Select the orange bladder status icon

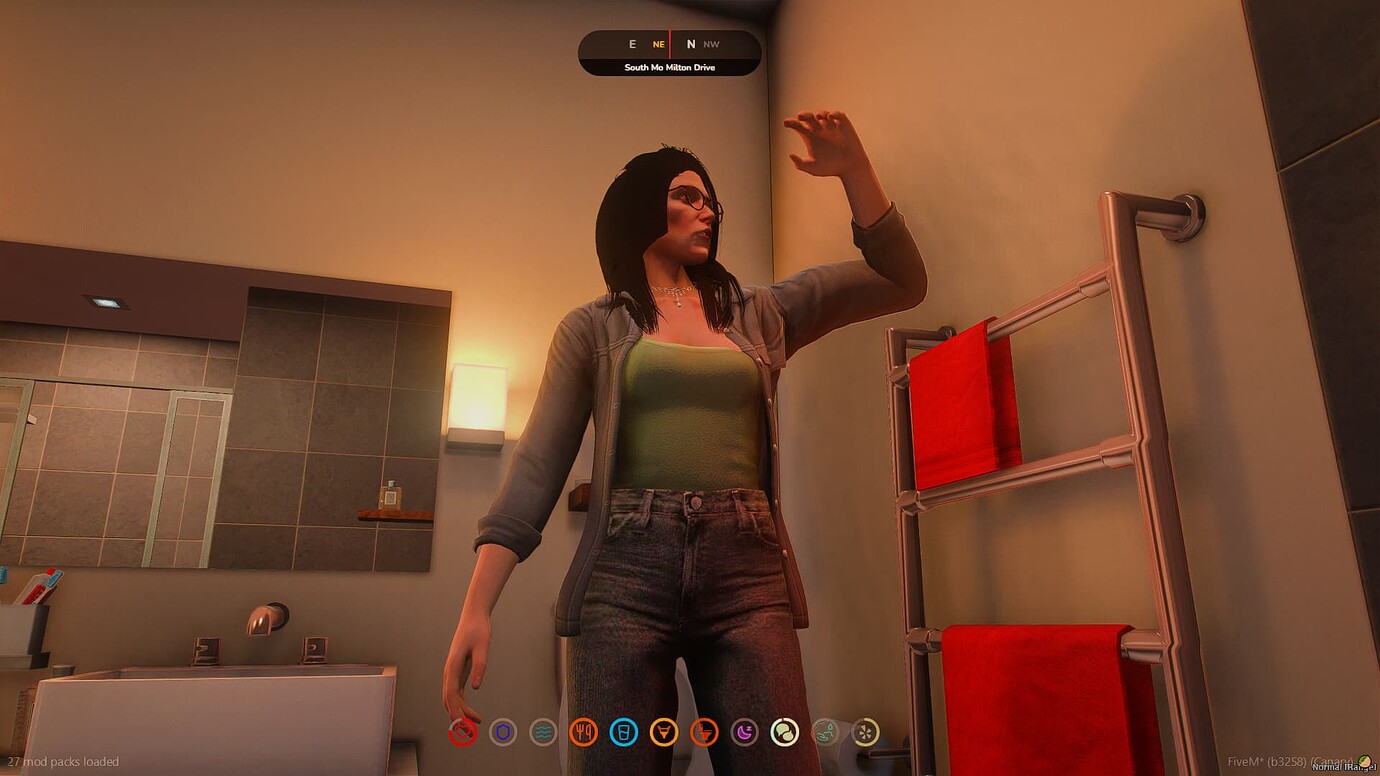tap(665, 732)
